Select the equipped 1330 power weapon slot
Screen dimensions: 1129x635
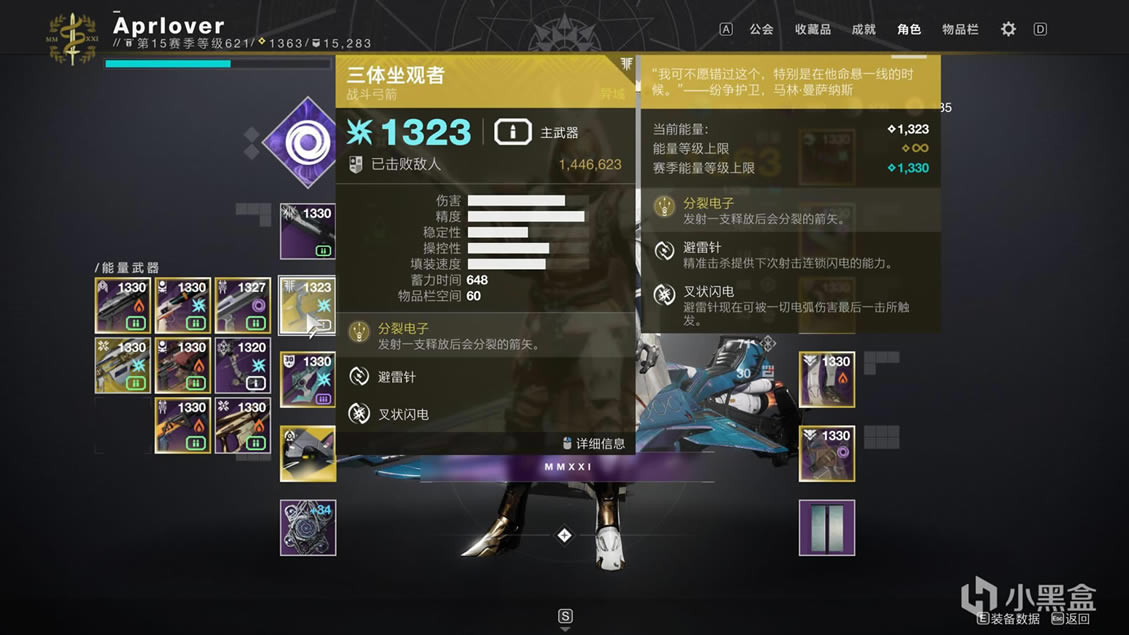point(307,380)
